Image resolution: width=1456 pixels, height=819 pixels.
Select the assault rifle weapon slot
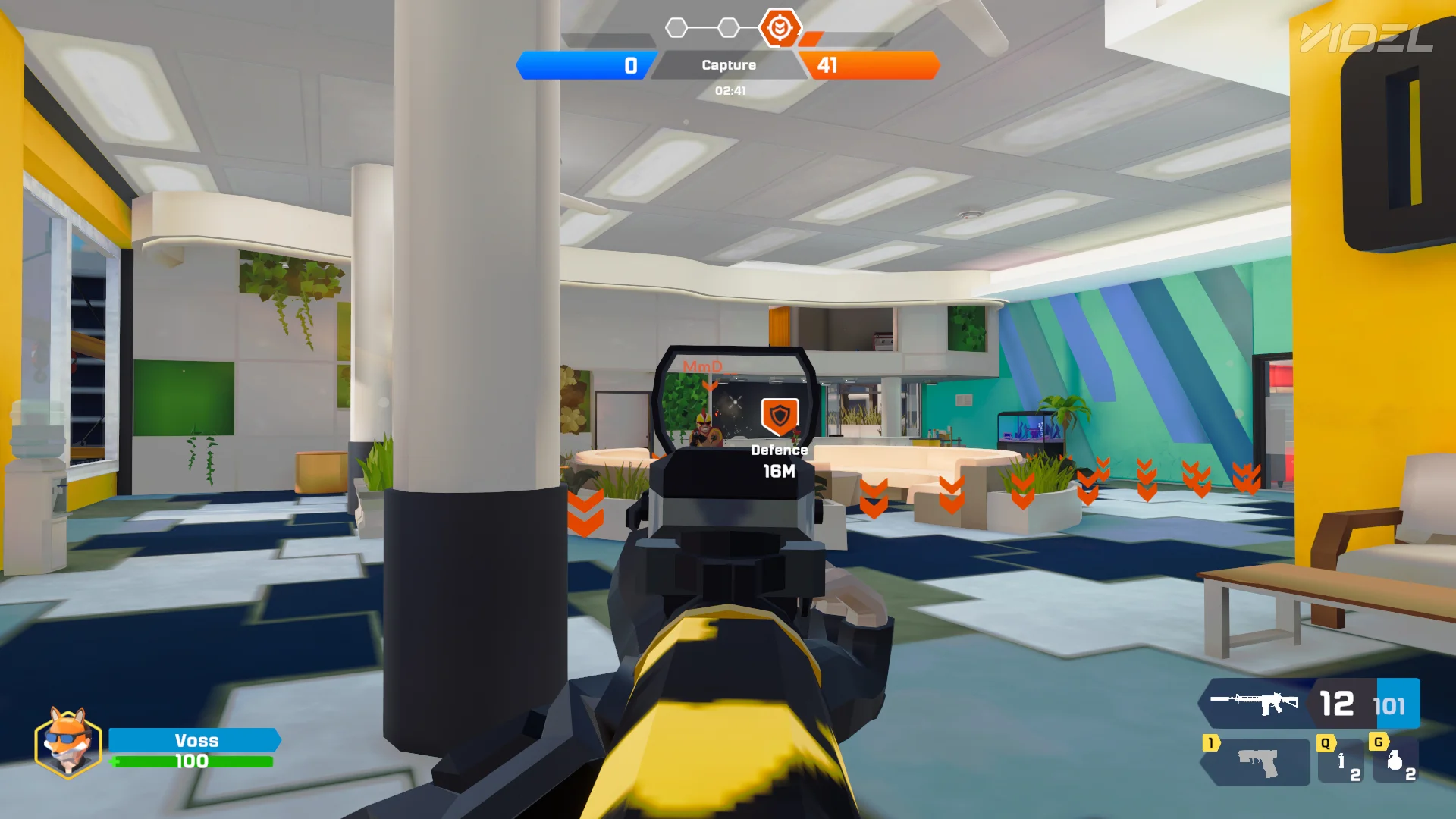click(x=1255, y=702)
